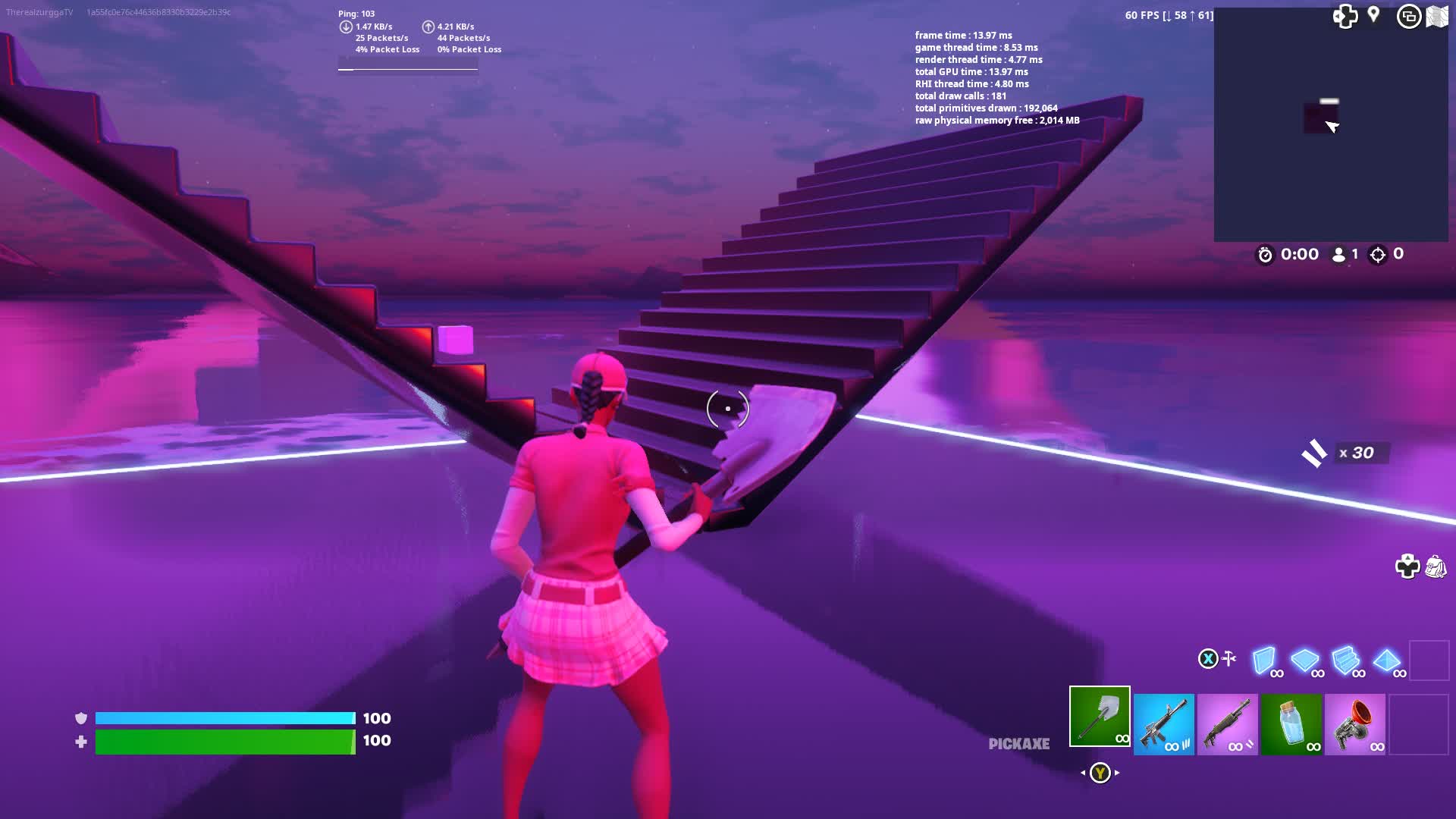1456x819 pixels.
Task: Select the Pickaxe hotbar slot
Action: [x=1100, y=717]
